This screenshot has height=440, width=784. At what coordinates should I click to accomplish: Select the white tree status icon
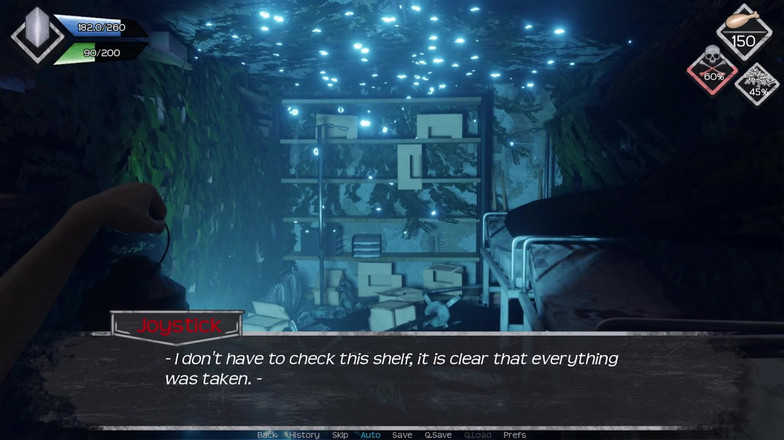(757, 78)
